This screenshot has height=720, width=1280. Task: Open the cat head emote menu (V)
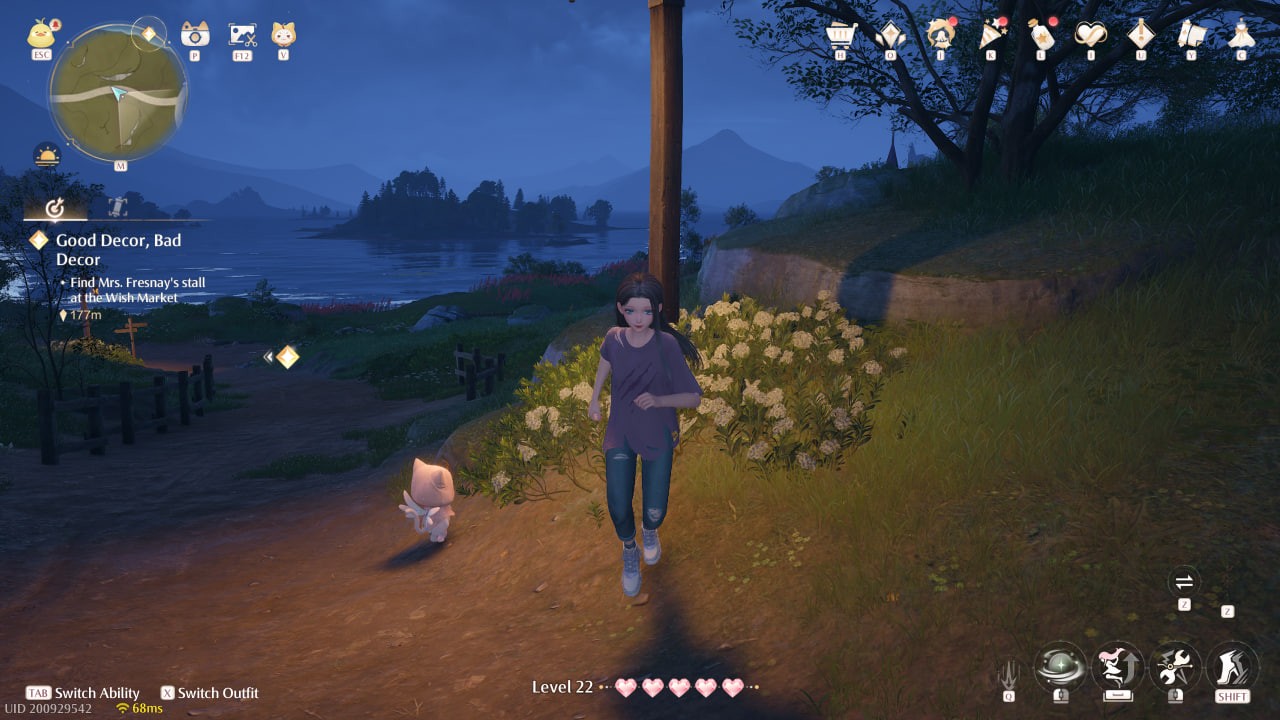(283, 32)
